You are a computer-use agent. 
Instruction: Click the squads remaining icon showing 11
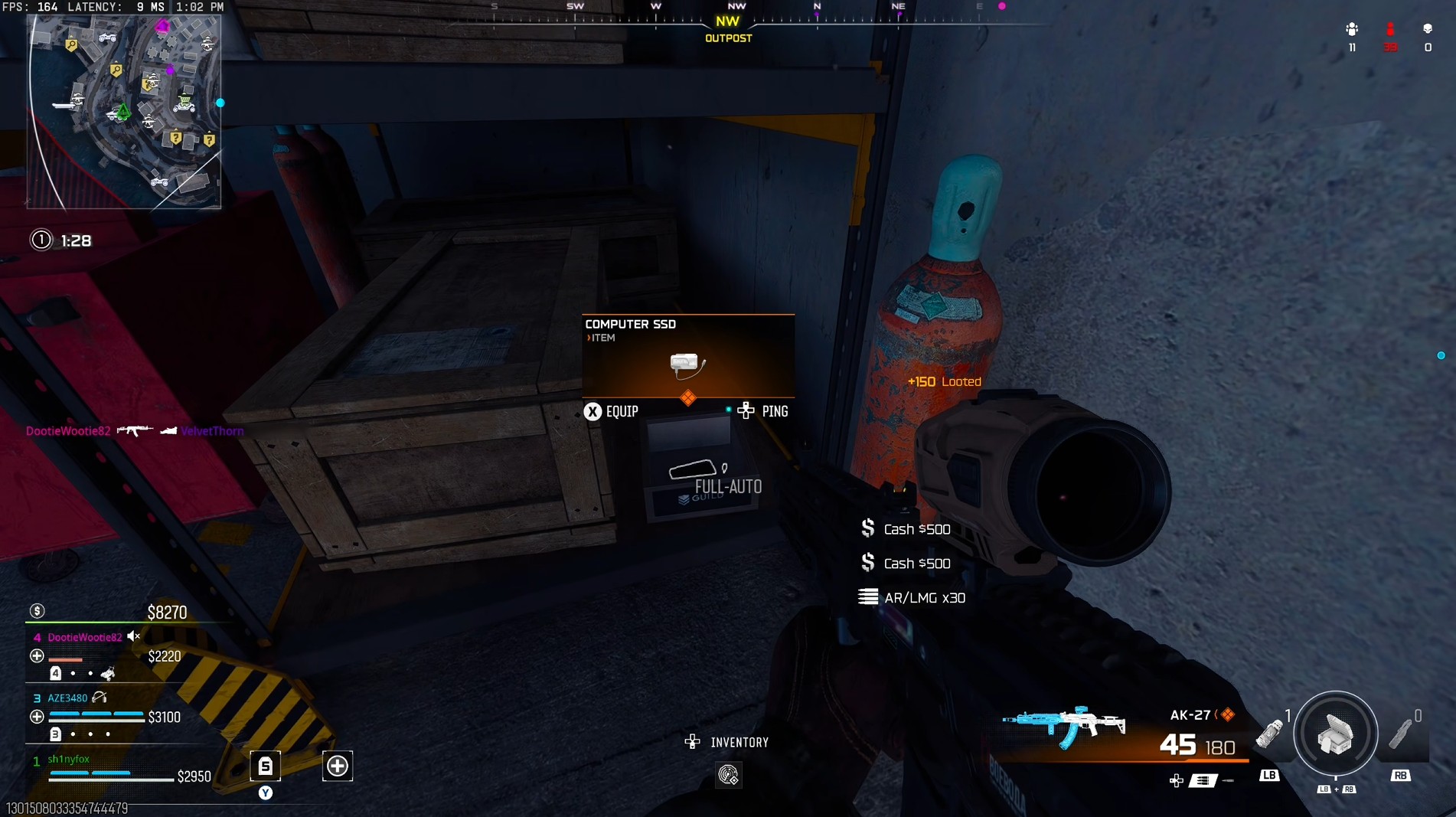coord(1352,29)
